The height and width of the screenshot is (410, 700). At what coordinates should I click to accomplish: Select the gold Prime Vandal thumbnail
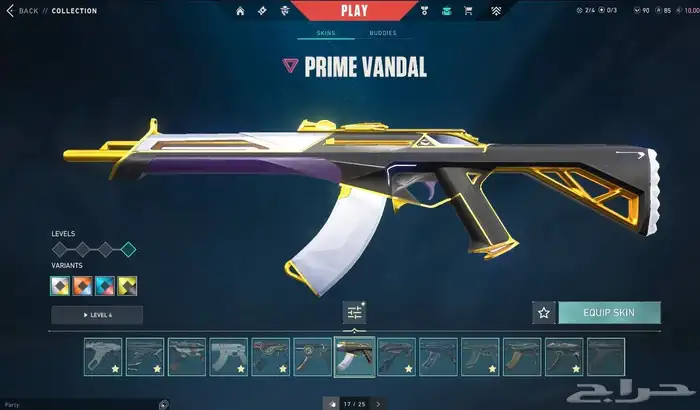[x=354, y=357]
